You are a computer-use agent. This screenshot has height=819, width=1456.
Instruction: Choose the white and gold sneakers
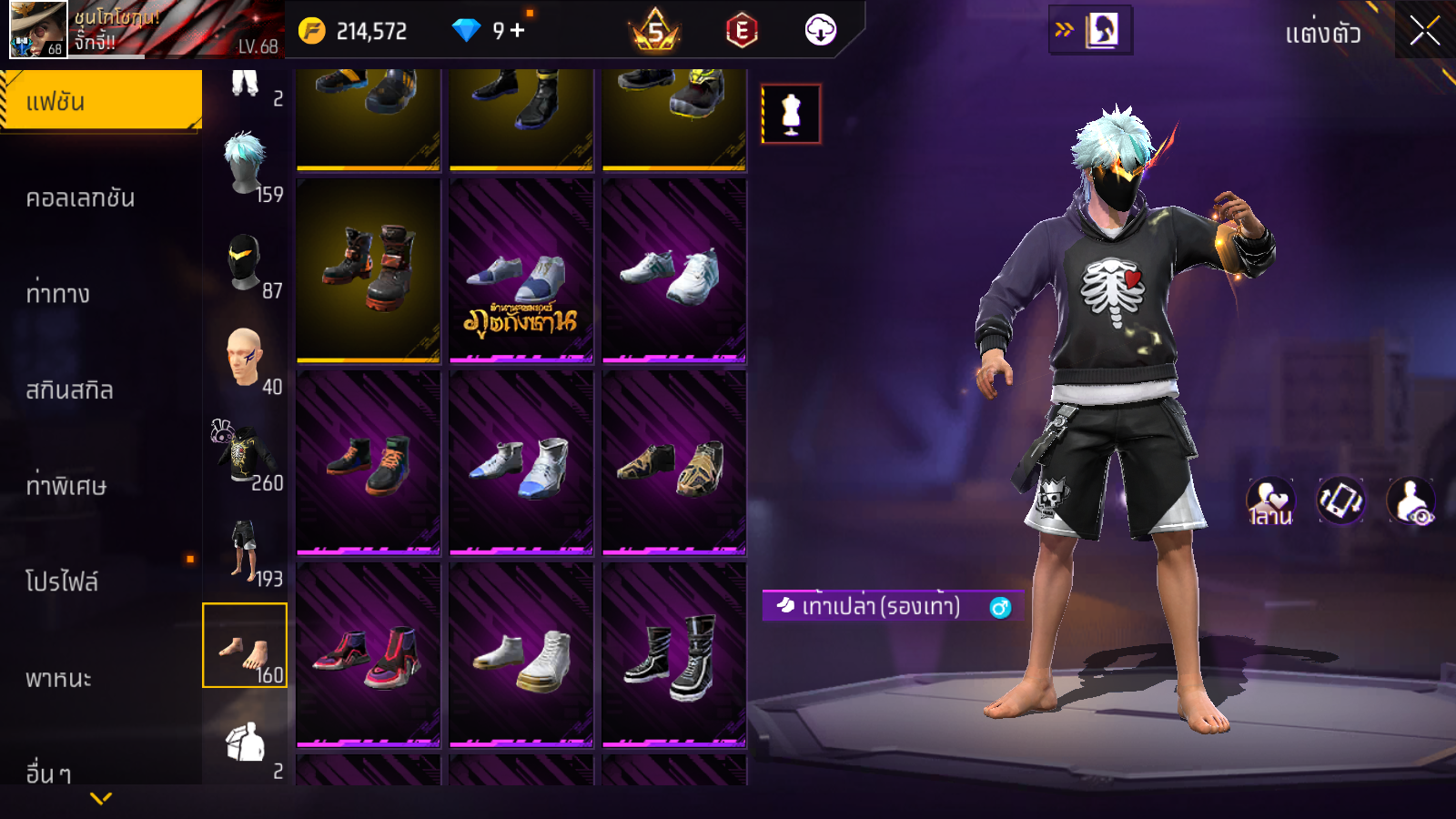[521, 653]
